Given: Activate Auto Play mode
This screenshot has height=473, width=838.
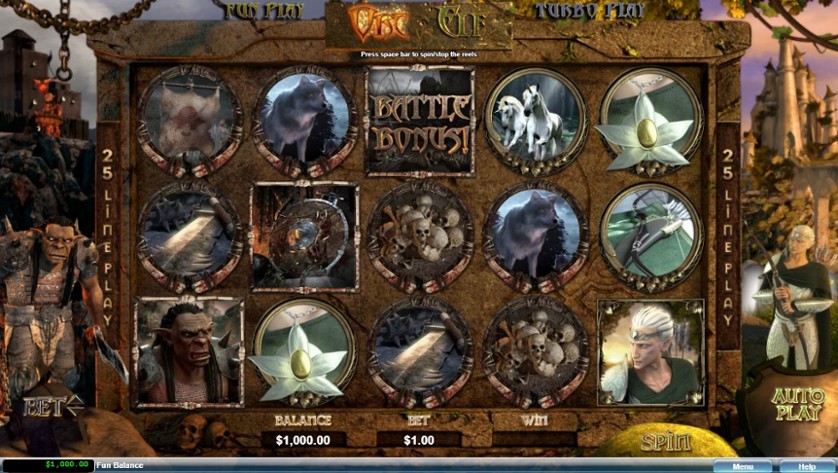Looking at the screenshot, I should point(798,402).
